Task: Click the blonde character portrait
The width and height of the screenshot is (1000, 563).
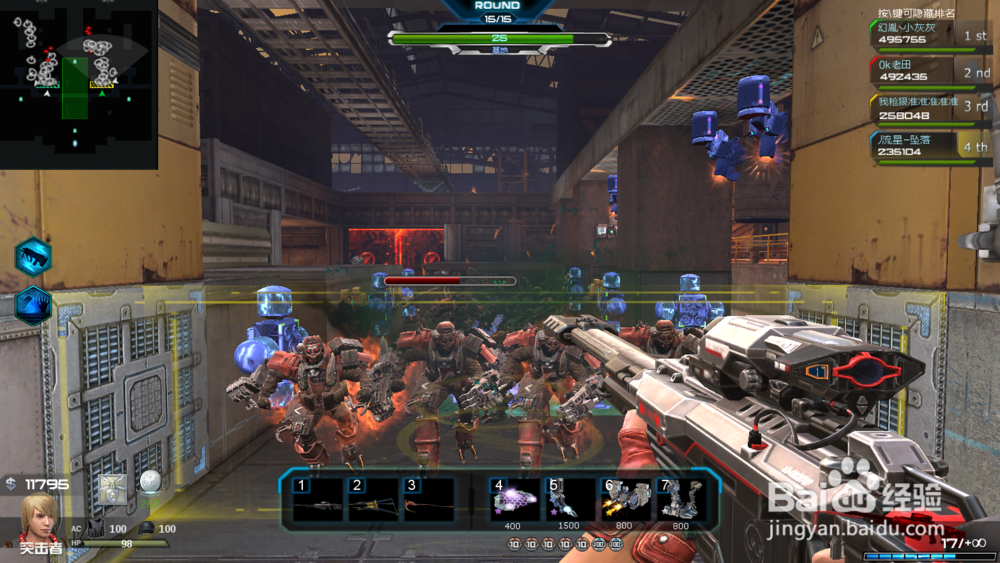Action: coord(40,517)
